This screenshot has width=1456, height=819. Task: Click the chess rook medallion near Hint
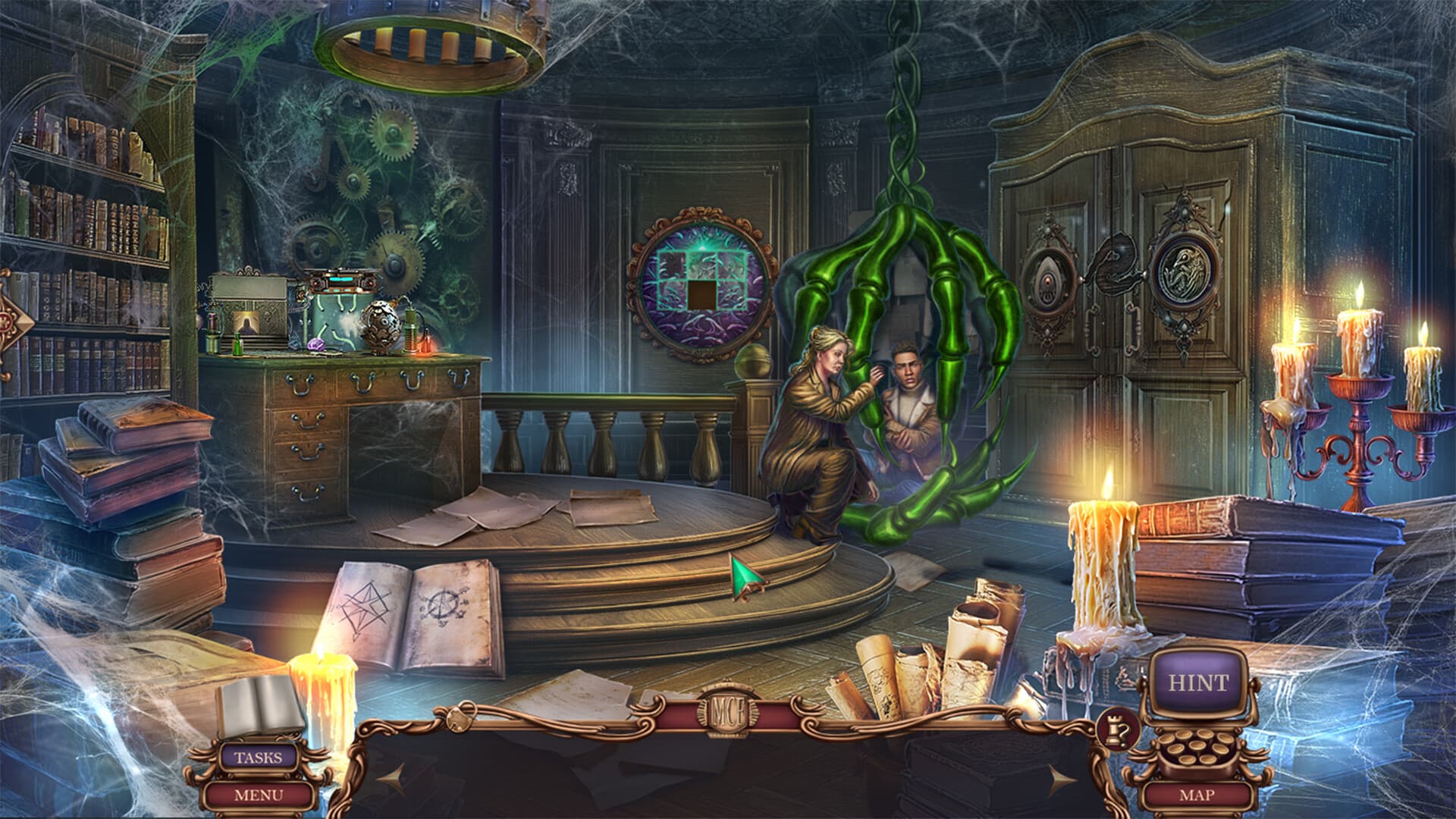1116,730
